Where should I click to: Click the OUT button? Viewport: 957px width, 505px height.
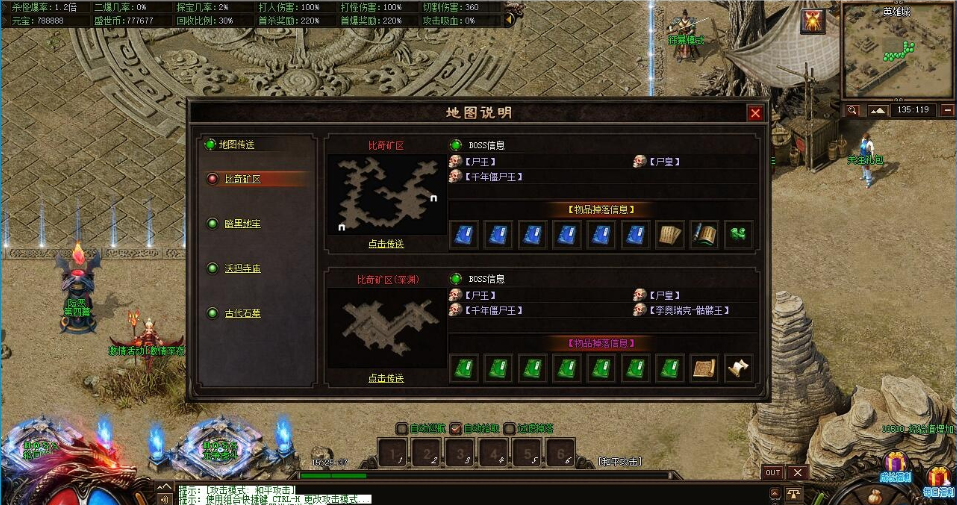point(772,472)
